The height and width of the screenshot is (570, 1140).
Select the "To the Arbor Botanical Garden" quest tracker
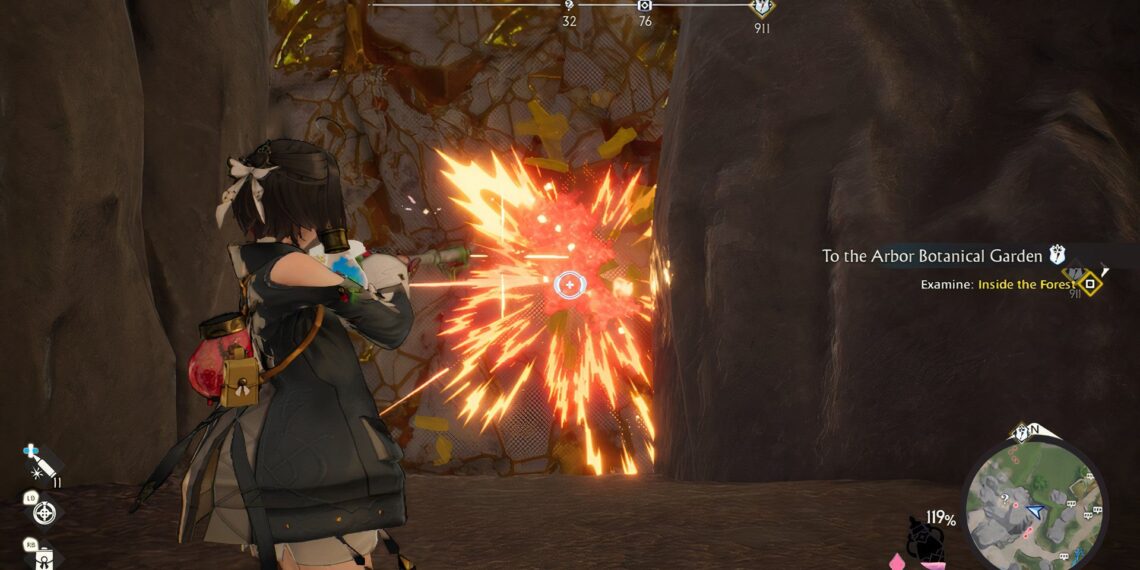(x=932, y=256)
